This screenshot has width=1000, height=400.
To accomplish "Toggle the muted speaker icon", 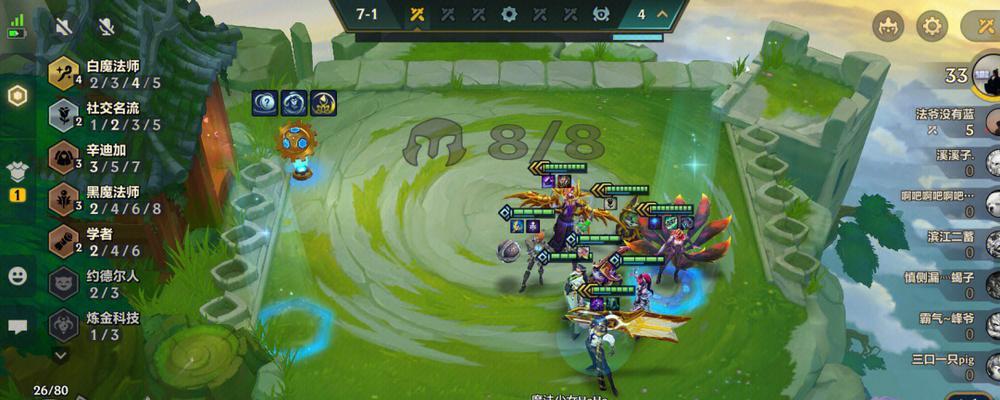I will coord(64,27).
